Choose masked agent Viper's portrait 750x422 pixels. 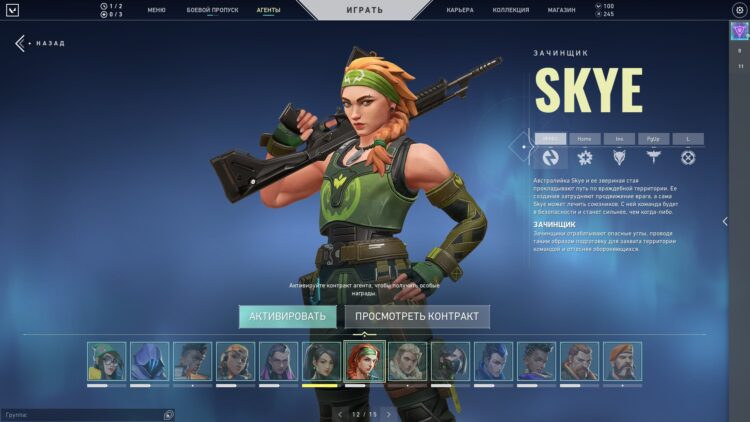pyautogui.click(x=450, y=361)
